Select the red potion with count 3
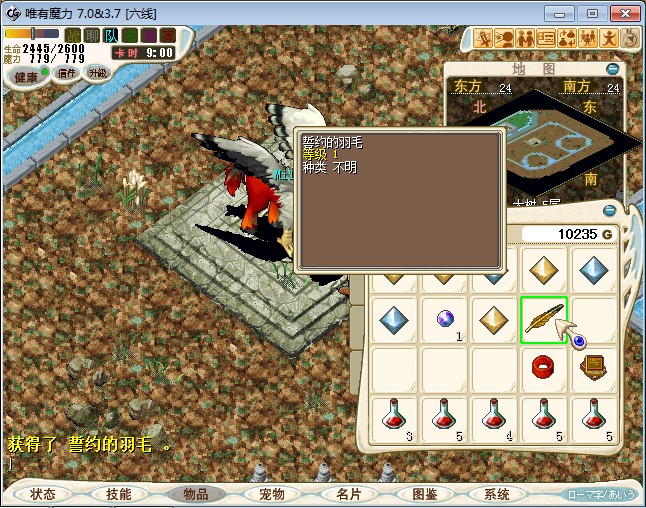646x508 pixels. 395,417
